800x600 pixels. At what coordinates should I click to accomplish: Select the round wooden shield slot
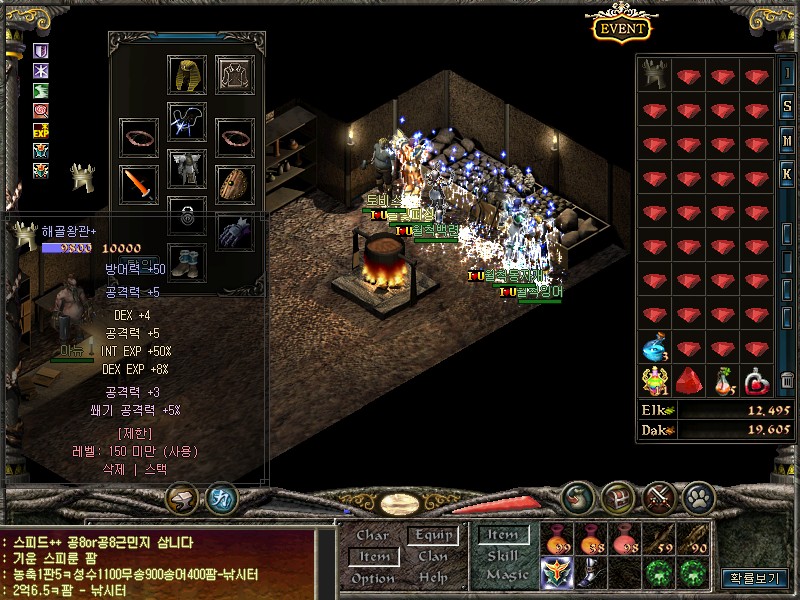coord(236,184)
